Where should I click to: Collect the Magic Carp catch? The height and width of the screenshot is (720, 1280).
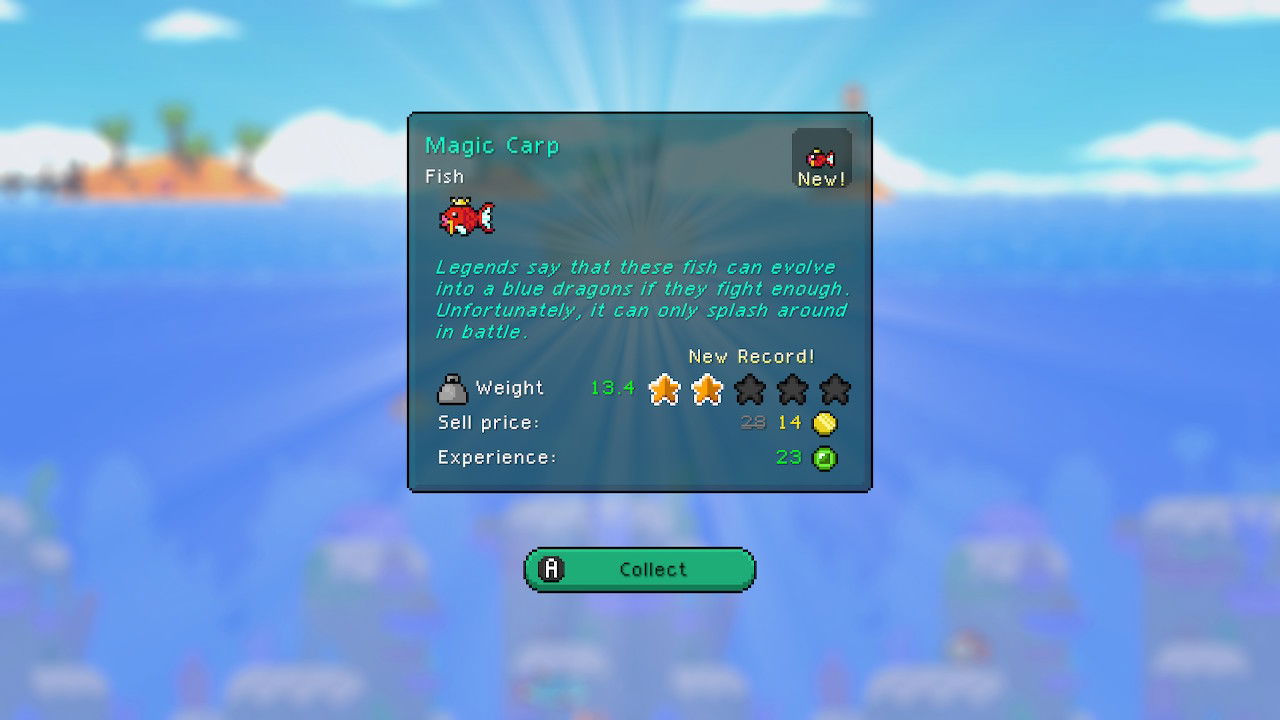point(640,569)
